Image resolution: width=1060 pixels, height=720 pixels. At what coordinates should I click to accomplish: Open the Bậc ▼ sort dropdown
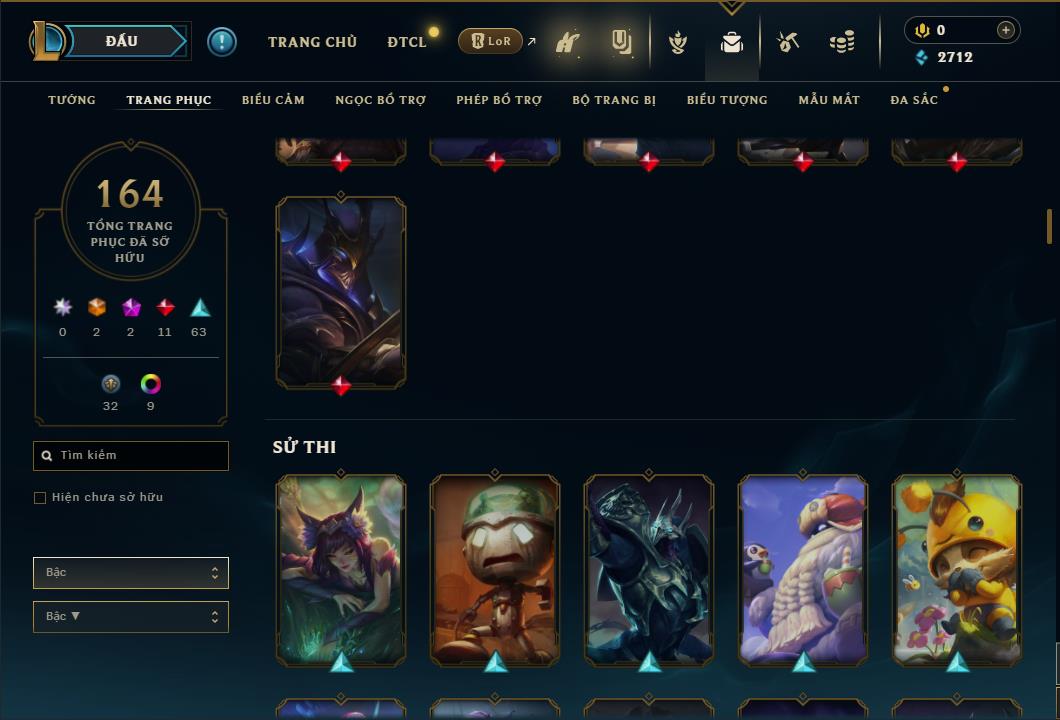coord(131,617)
